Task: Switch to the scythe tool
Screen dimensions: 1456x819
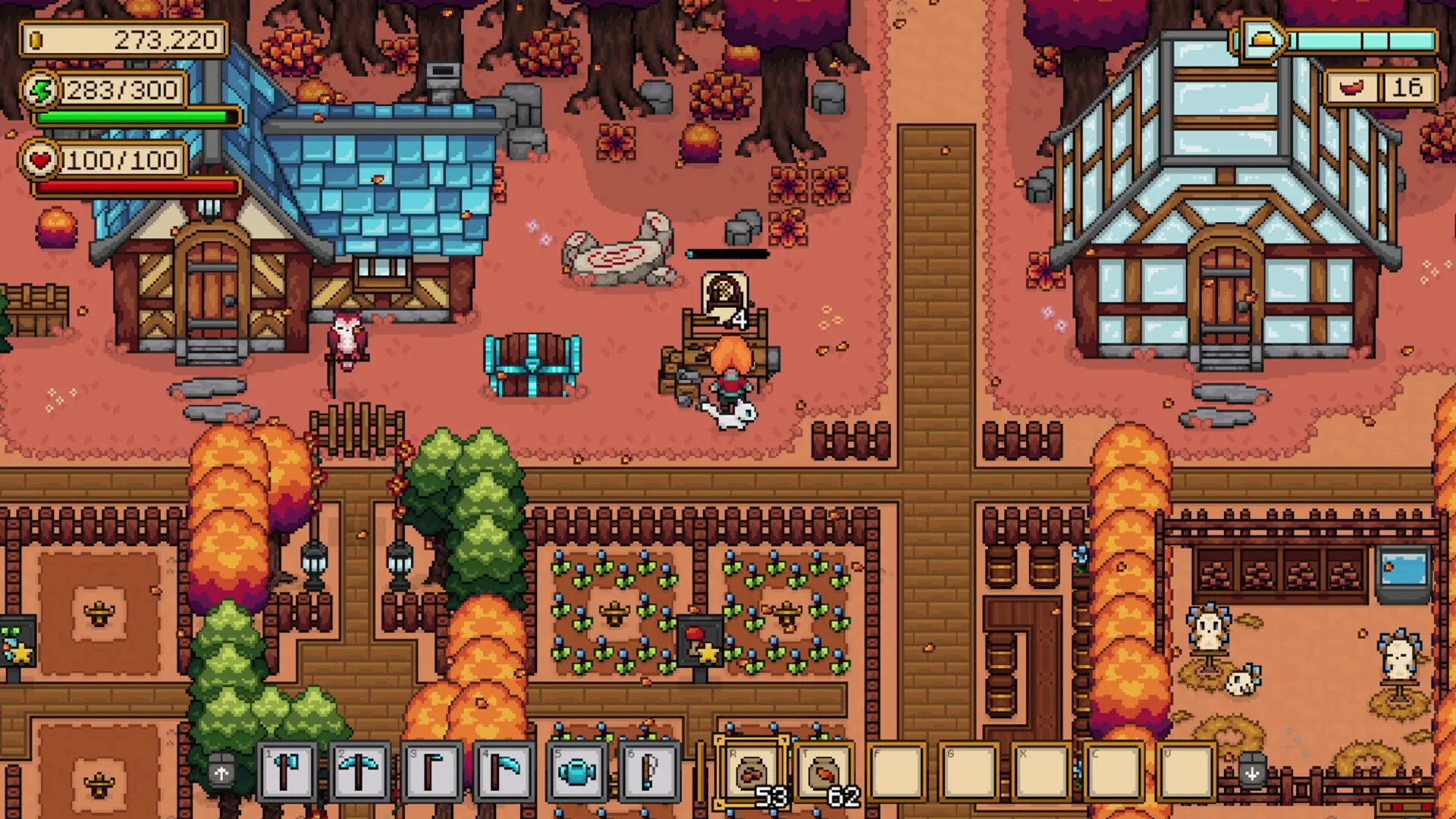Action: click(504, 773)
